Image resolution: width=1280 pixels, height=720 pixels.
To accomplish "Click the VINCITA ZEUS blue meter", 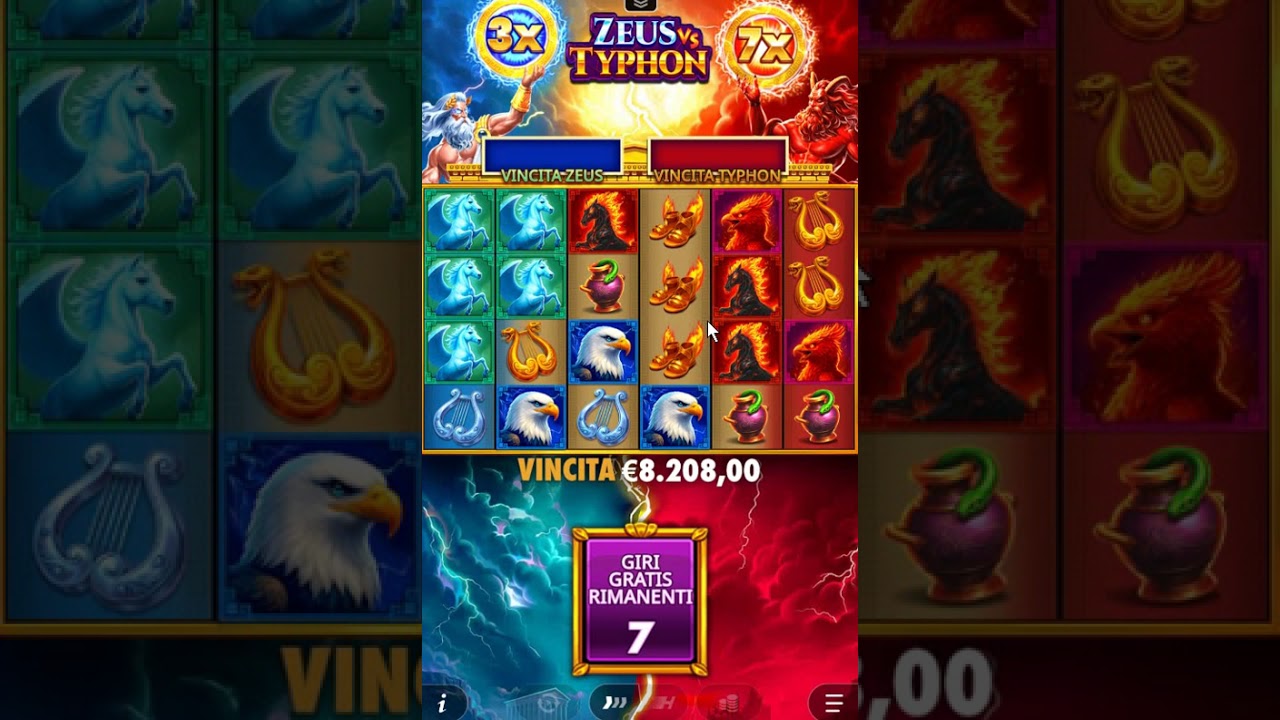I will point(553,155).
